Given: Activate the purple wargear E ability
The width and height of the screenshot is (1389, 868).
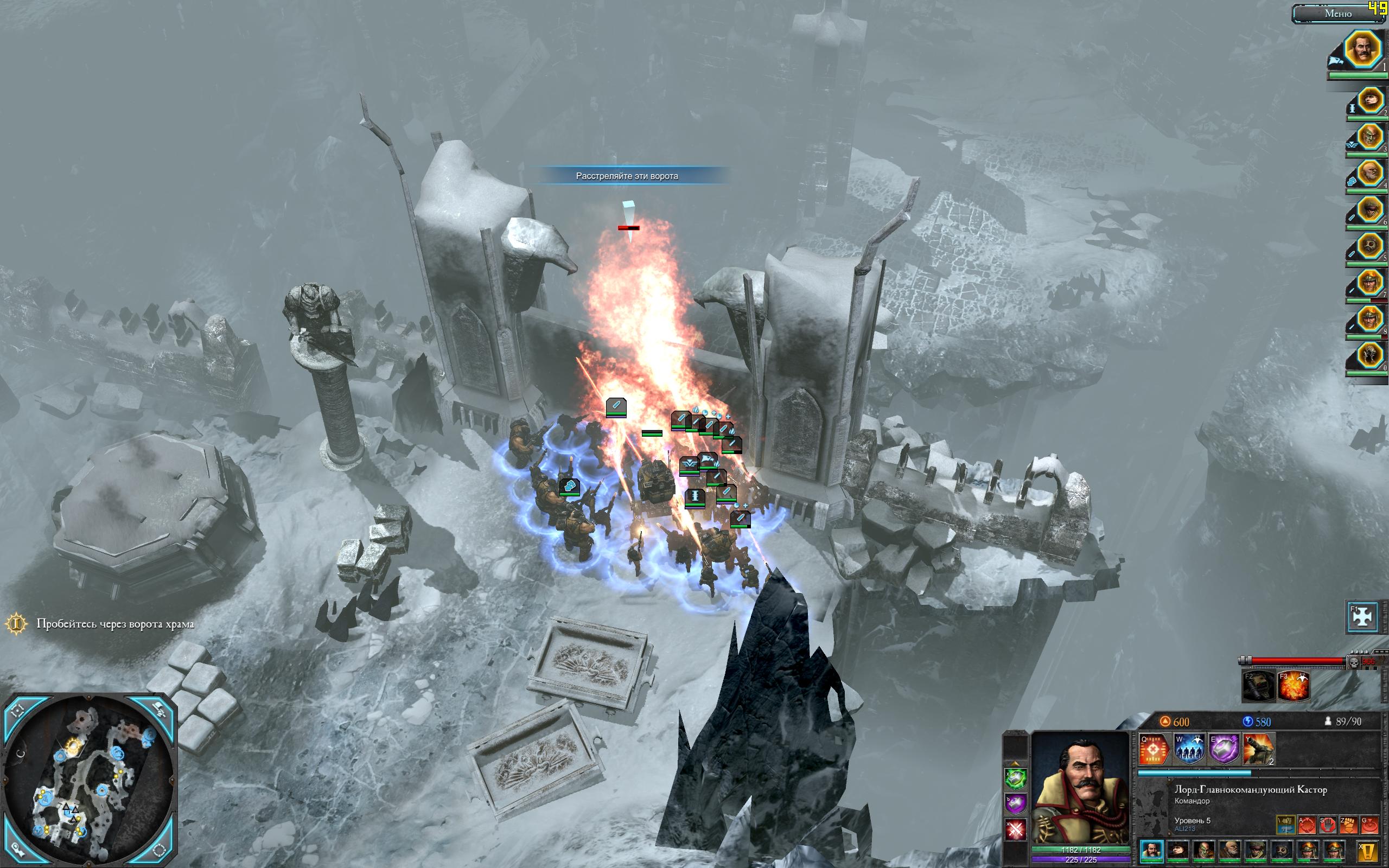Looking at the screenshot, I should (1223, 749).
